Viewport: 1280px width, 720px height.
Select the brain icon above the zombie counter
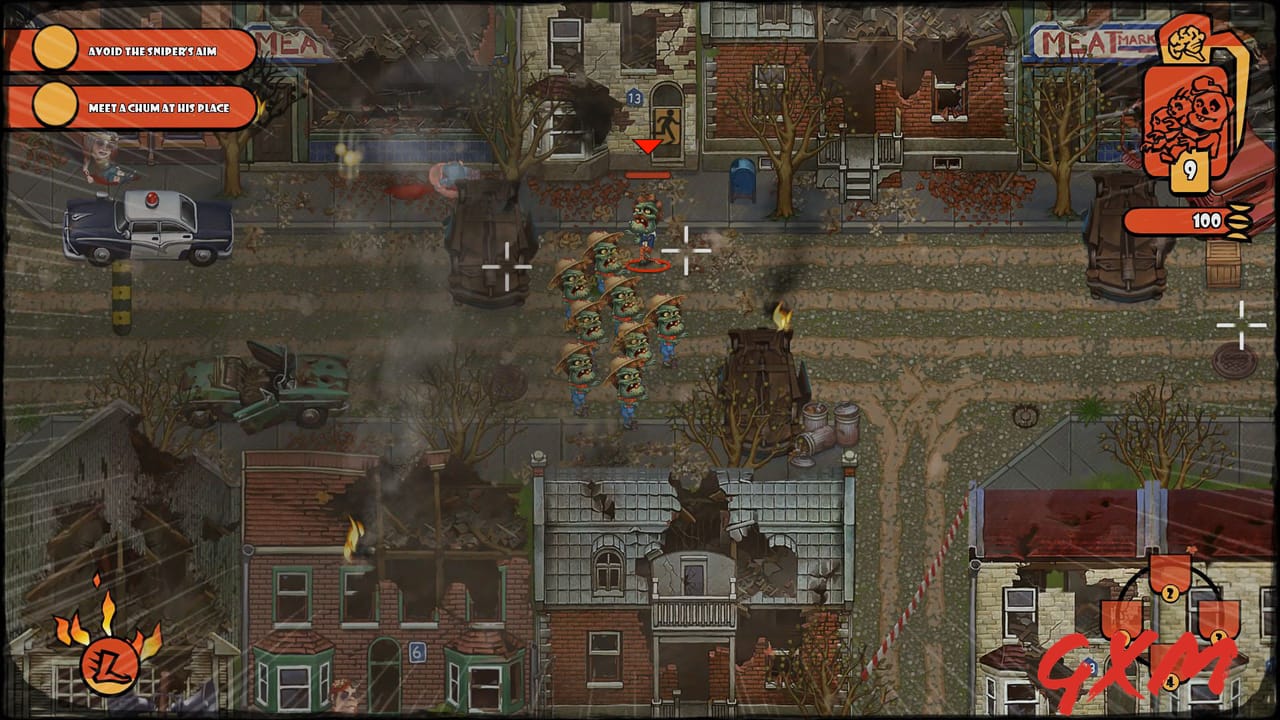pyautogui.click(x=1186, y=42)
